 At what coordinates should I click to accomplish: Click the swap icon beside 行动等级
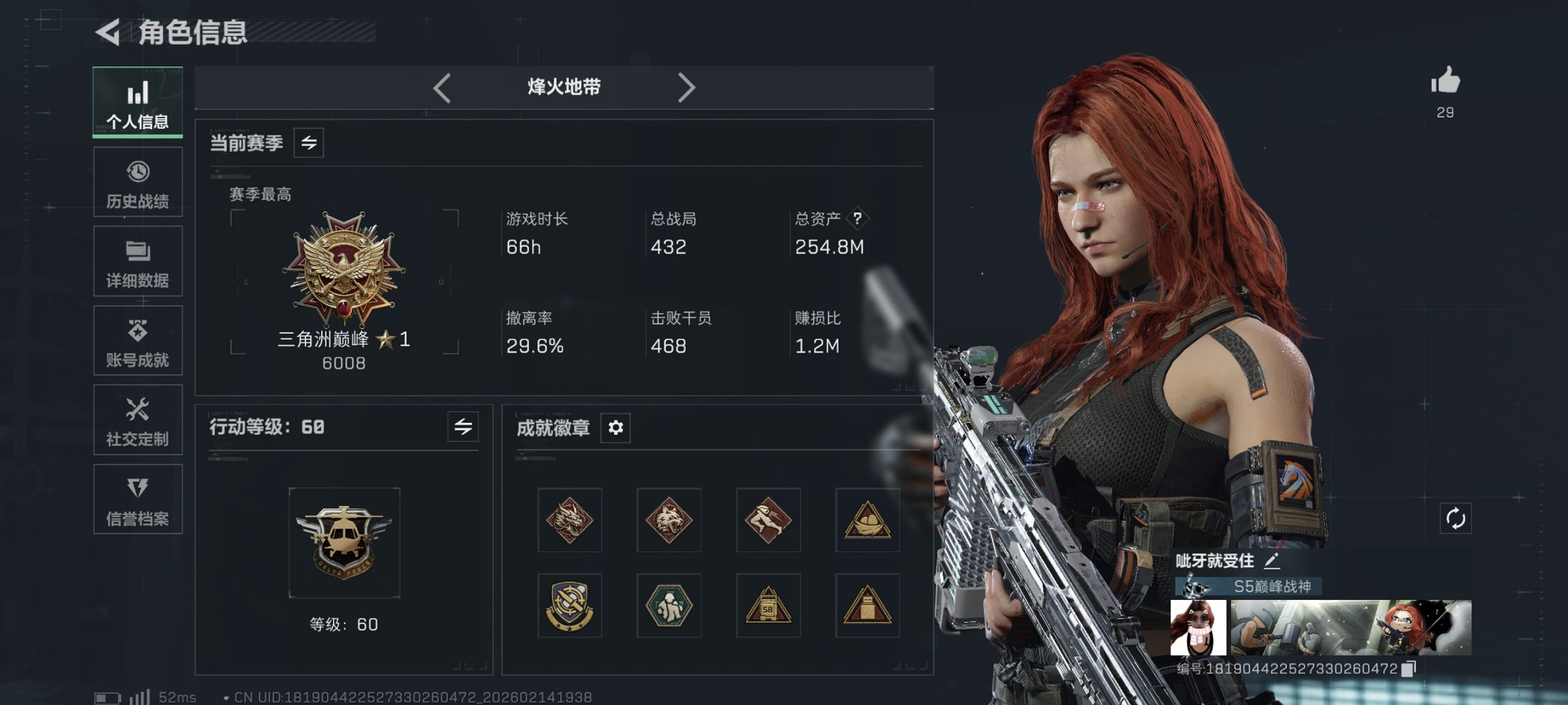click(x=461, y=427)
